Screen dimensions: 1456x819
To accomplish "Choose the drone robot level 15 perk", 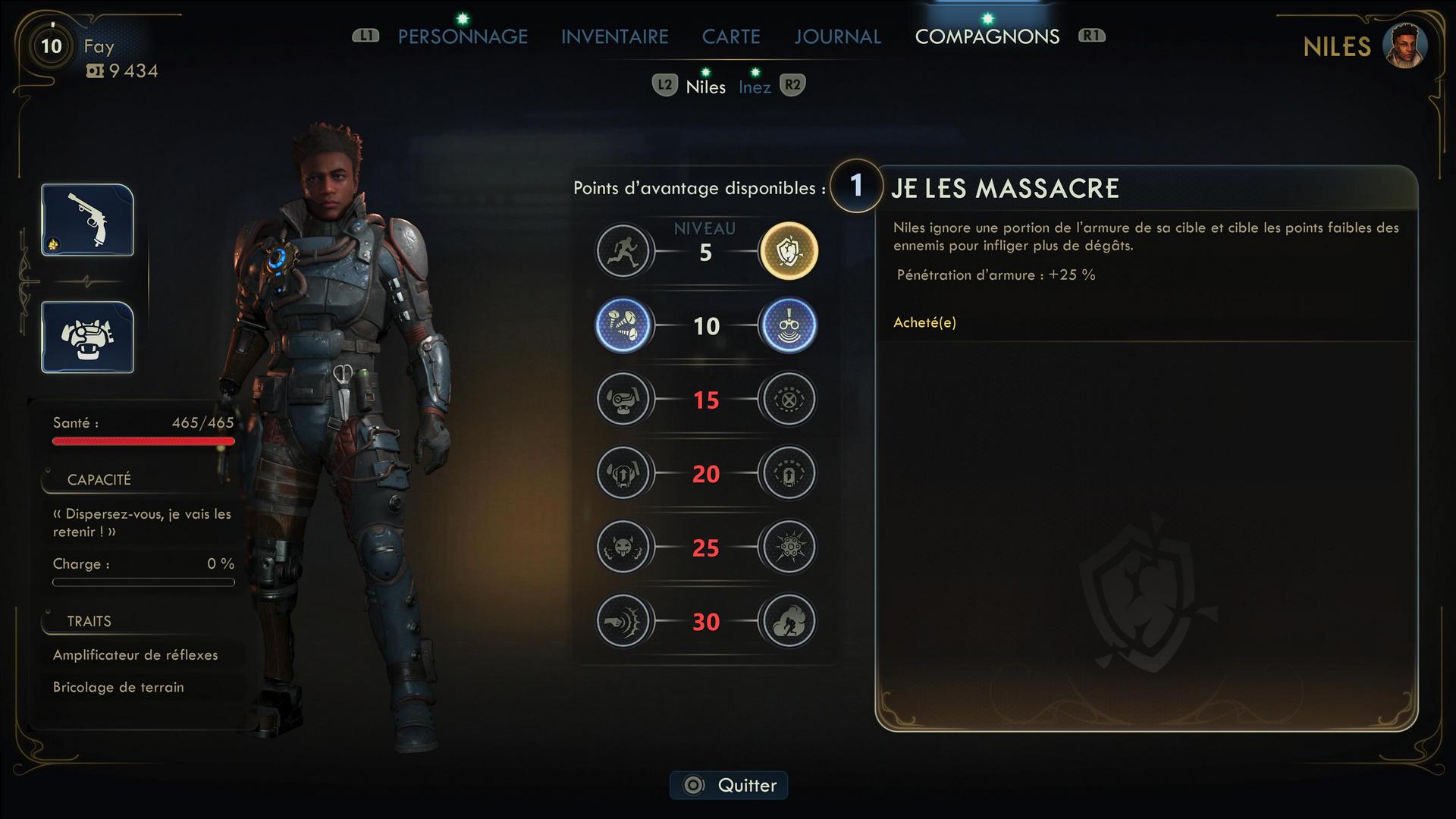I will pyautogui.click(x=623, y=399).
